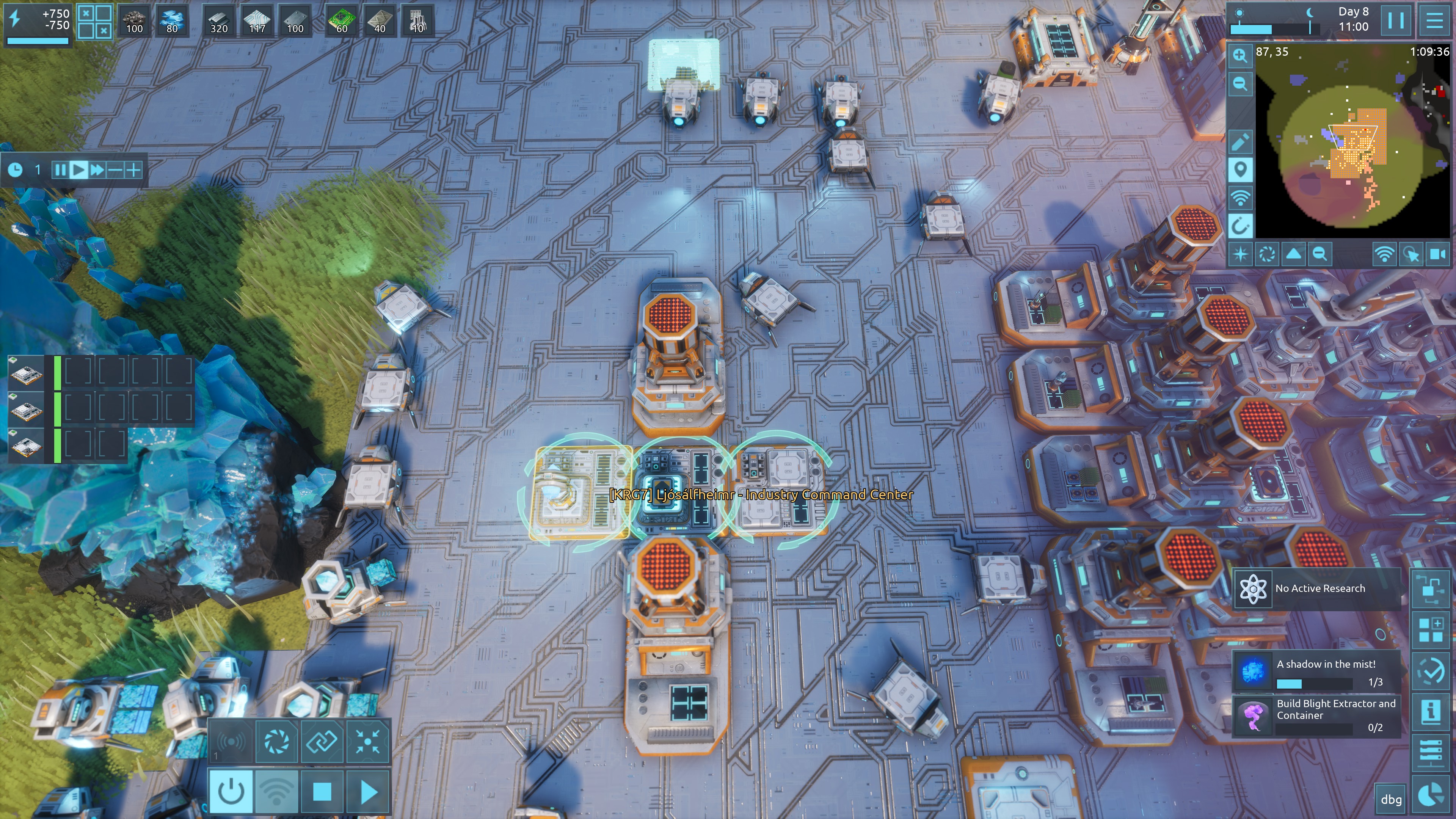The height and width of the screenshot is (819, 1456).
Task: Open the hamburger main menu
Action: [x=1434, y=20]
